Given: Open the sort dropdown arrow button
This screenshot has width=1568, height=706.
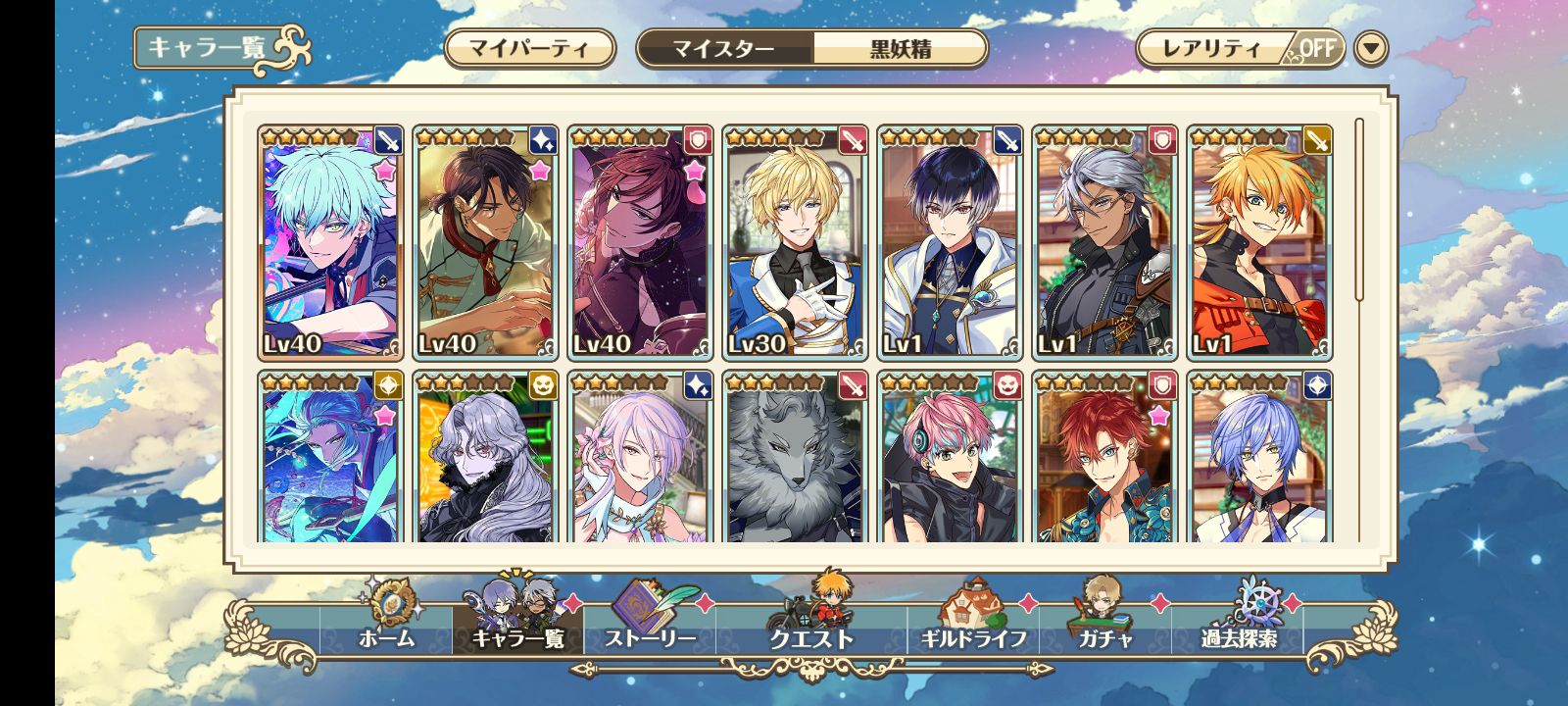Looking at the screenshot, I should click(1371, 48).
